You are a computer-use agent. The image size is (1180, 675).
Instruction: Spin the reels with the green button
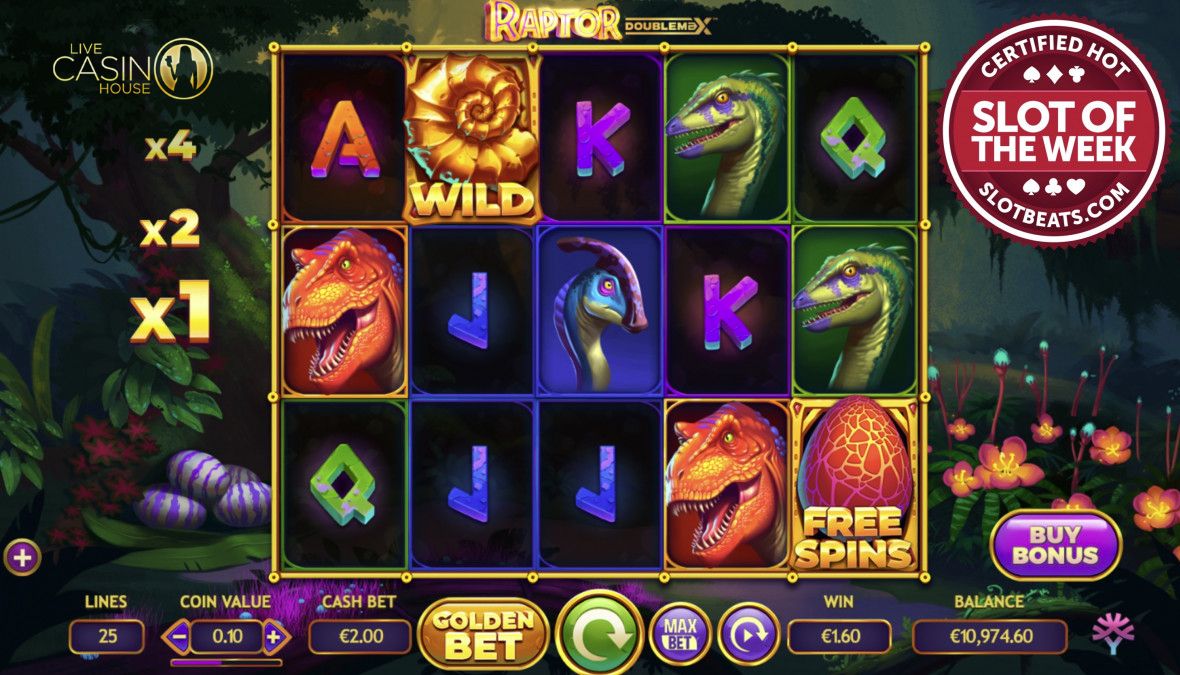(599, 634)
